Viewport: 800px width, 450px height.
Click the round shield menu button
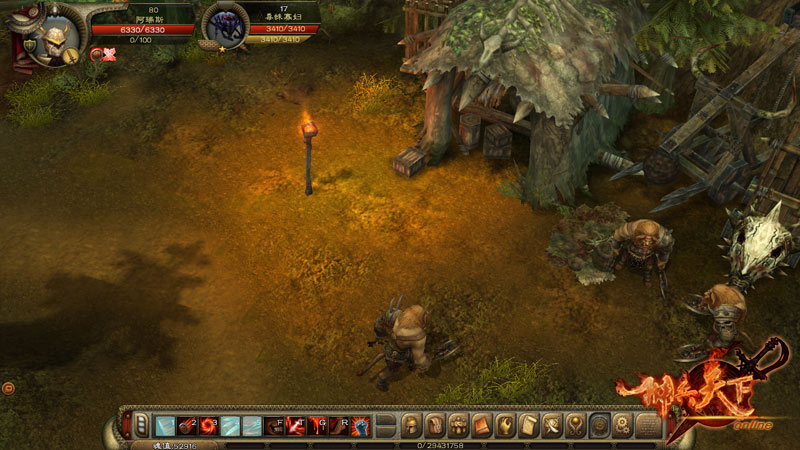coord(600,426)
